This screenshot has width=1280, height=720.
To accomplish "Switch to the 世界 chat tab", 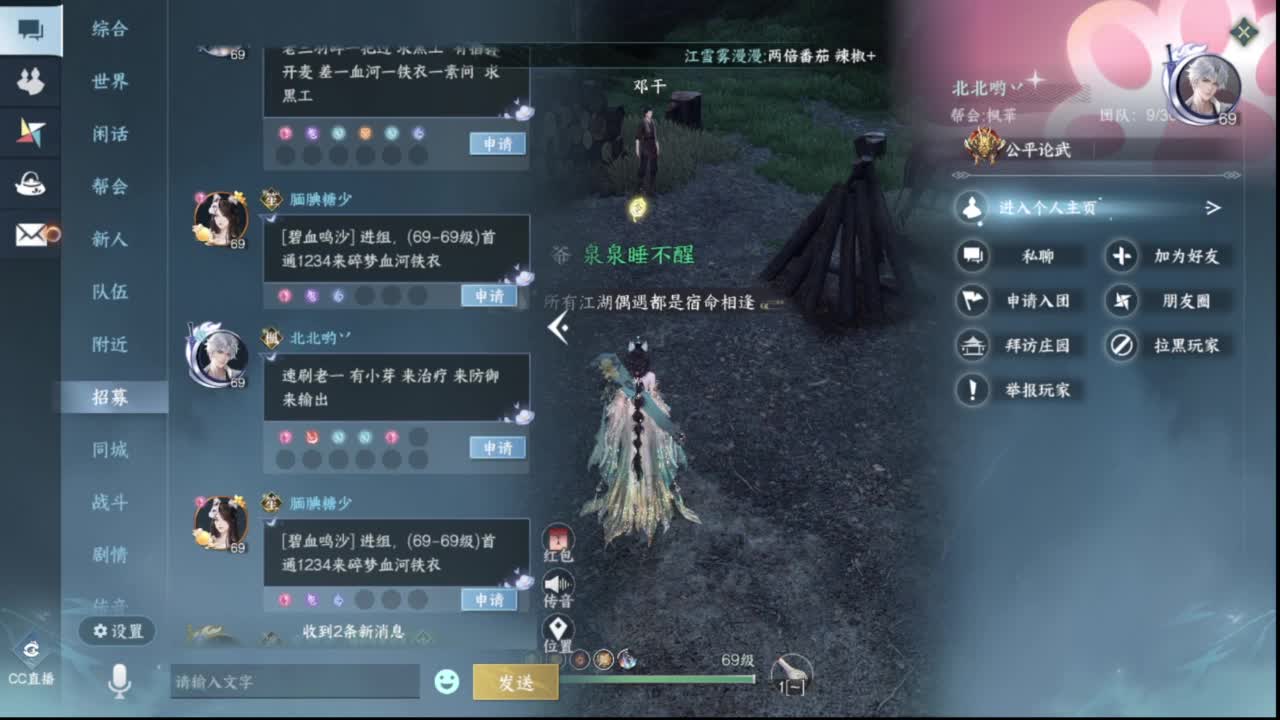I will click(110, 82).
